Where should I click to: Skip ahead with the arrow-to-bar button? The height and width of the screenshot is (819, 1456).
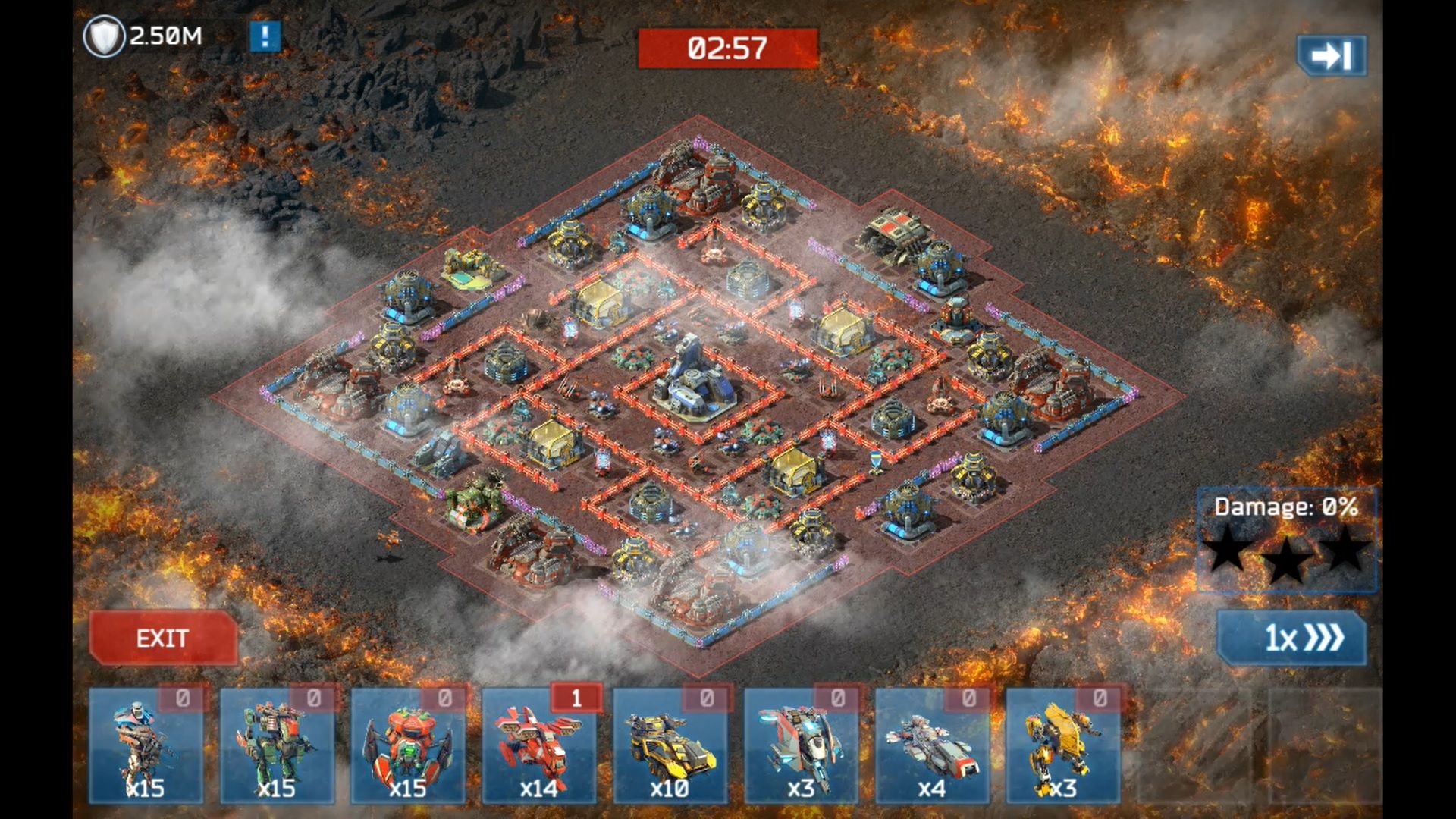(x=1332, y=55)
